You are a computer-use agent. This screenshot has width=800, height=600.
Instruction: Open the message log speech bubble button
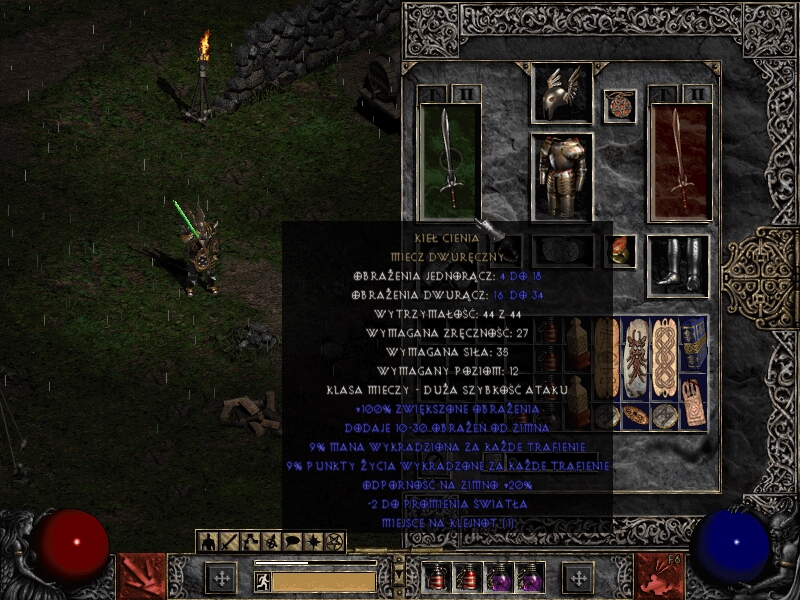click(x=293, y=542)
